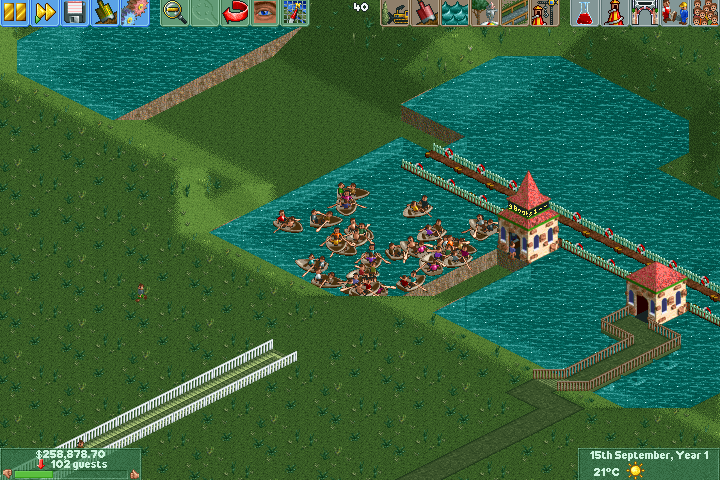Rotate the view with the red arrow
Image resolution: width=720 pixels, height=480 pixels.
(x=235, y=12)
